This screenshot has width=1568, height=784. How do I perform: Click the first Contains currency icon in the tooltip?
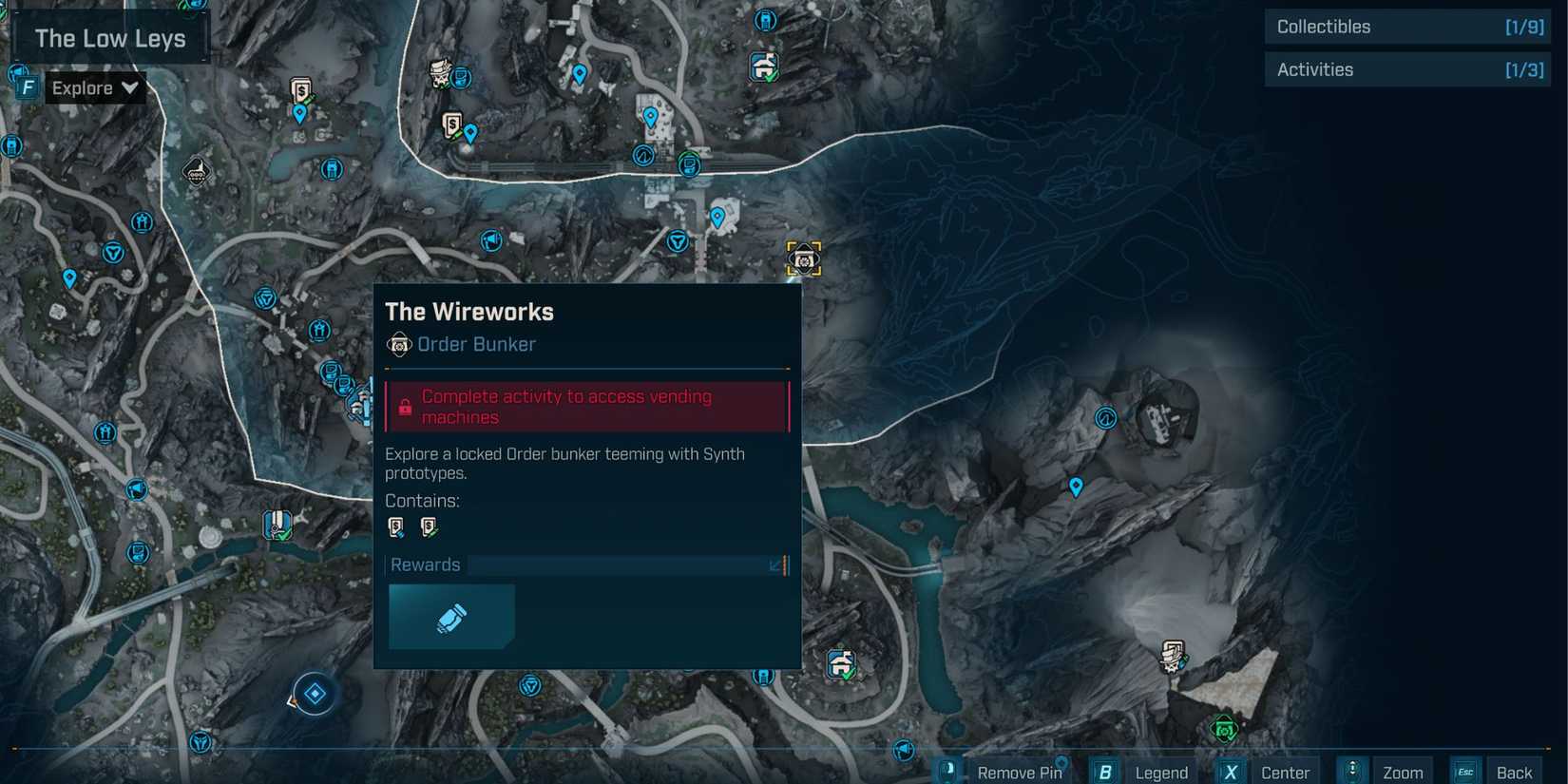(x=397, y=526)
